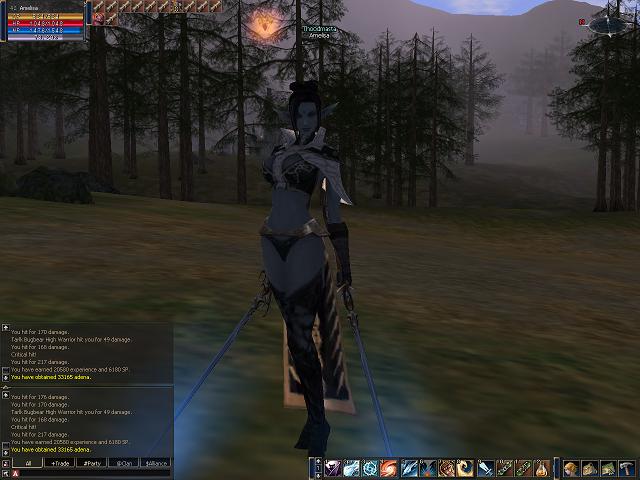Open the +Trade chat tab
This screenshot has height=480, width=640.
pyautogui.click(x=61, y=463)
